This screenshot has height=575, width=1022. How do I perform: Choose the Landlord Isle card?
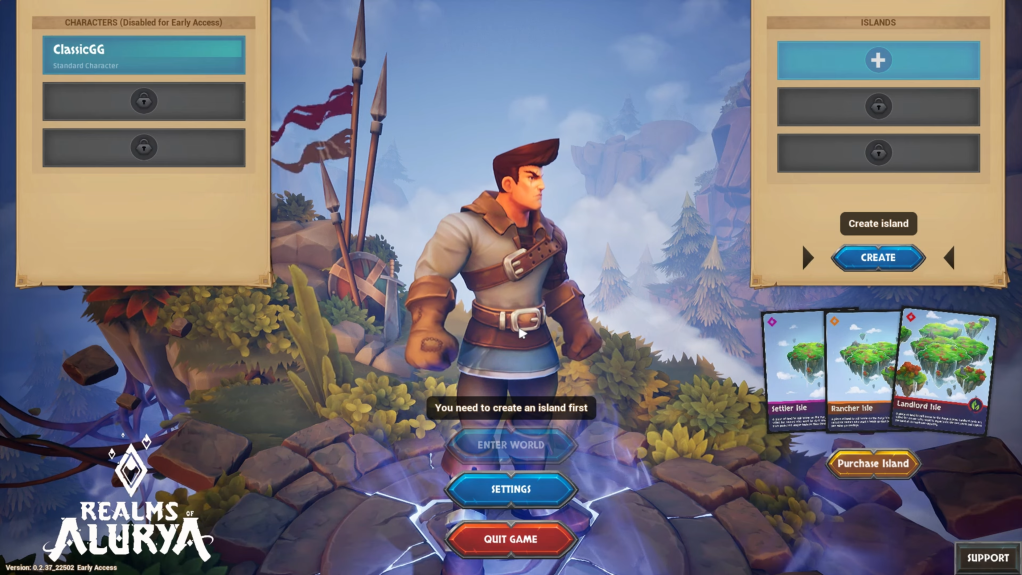[944, 372]
